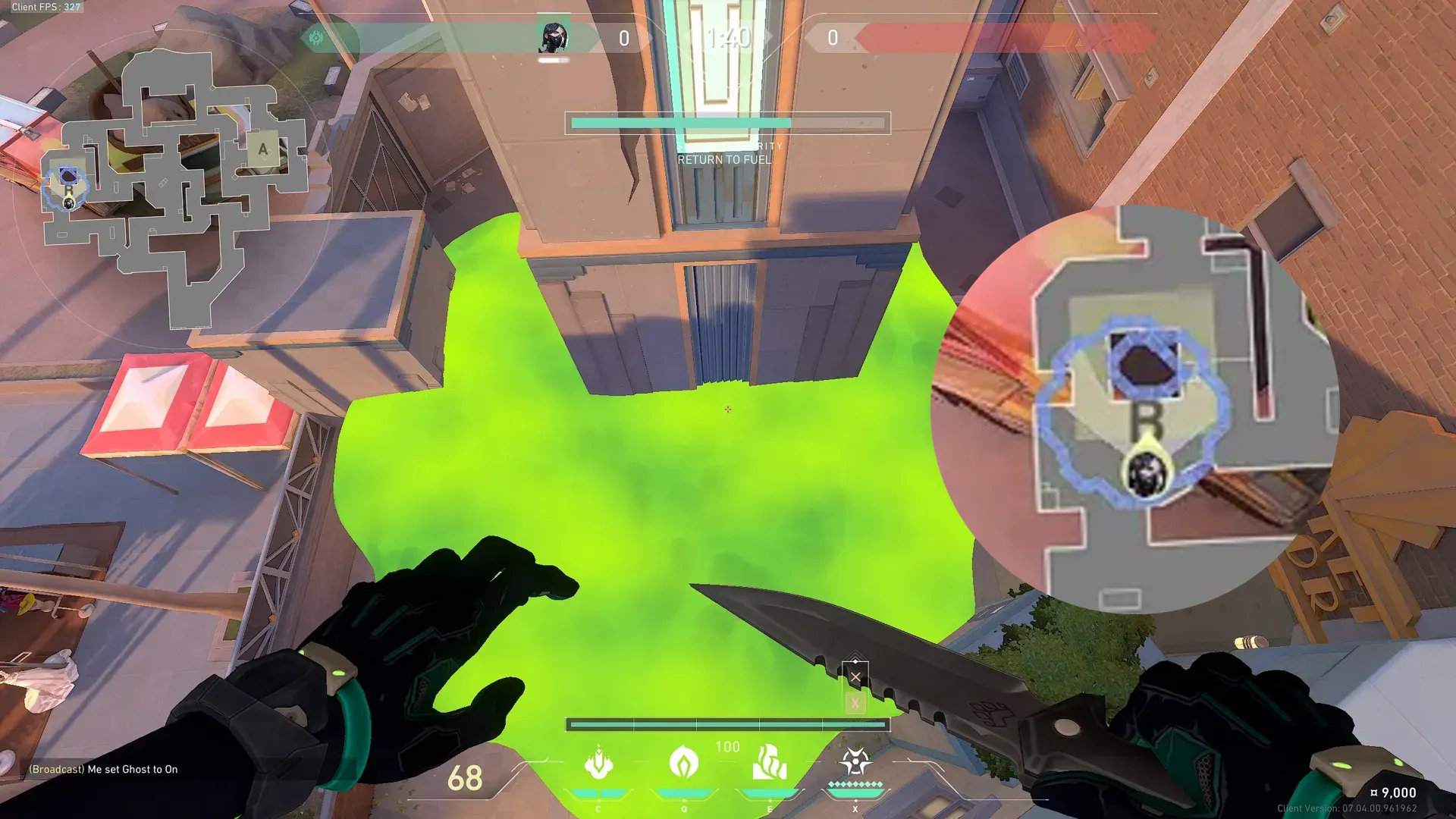Click the teal team emblem icon in top bar
Image resolution: width=1456 pixels, height=819 pixels.
pos(316,38)
